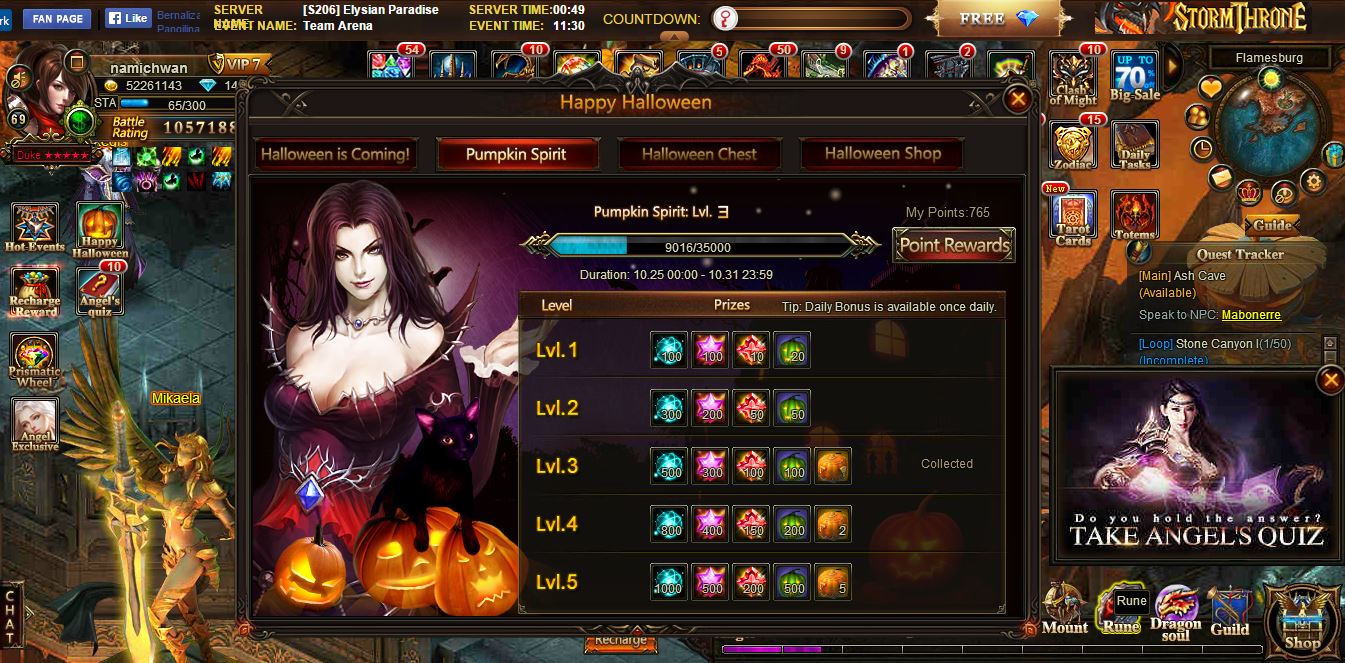Open the Shop

click(1302, 620)
